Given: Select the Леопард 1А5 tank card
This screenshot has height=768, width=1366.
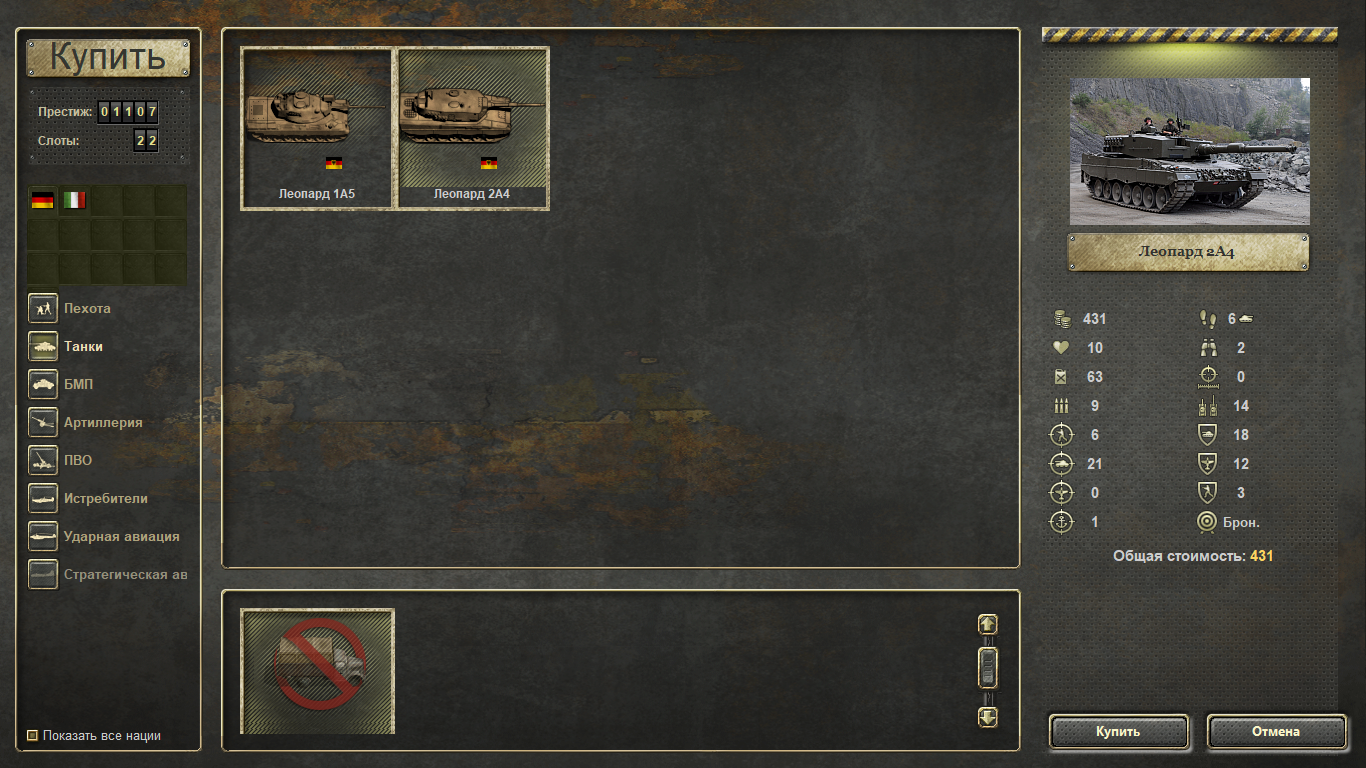Looking at the screenshot, I should tap(316, 128).
